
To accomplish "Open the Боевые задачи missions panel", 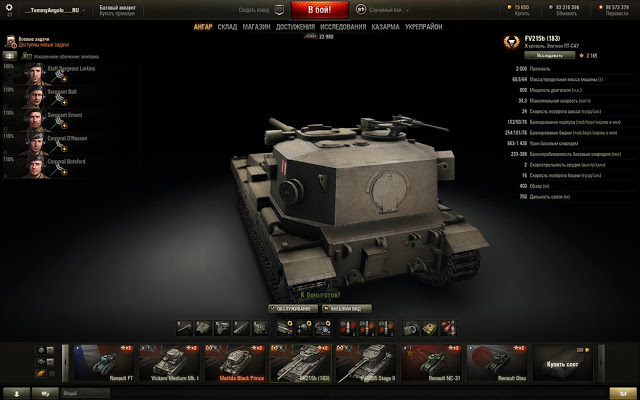I will point(34,41).
